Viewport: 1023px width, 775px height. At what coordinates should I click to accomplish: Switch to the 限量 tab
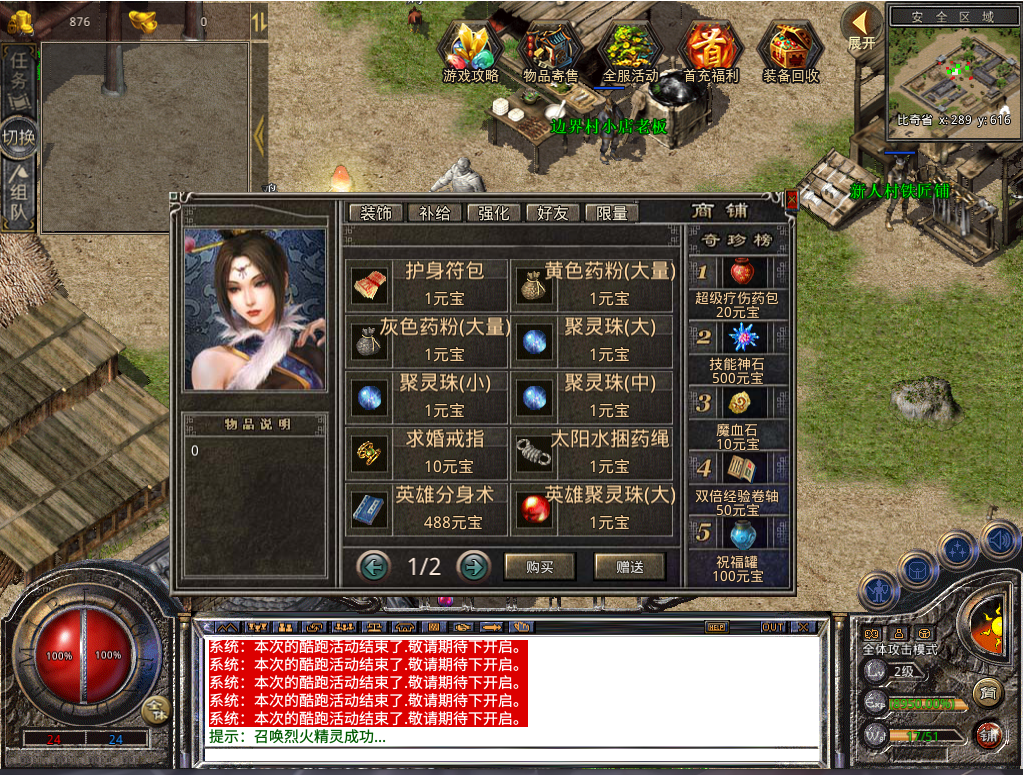[612, 213]
